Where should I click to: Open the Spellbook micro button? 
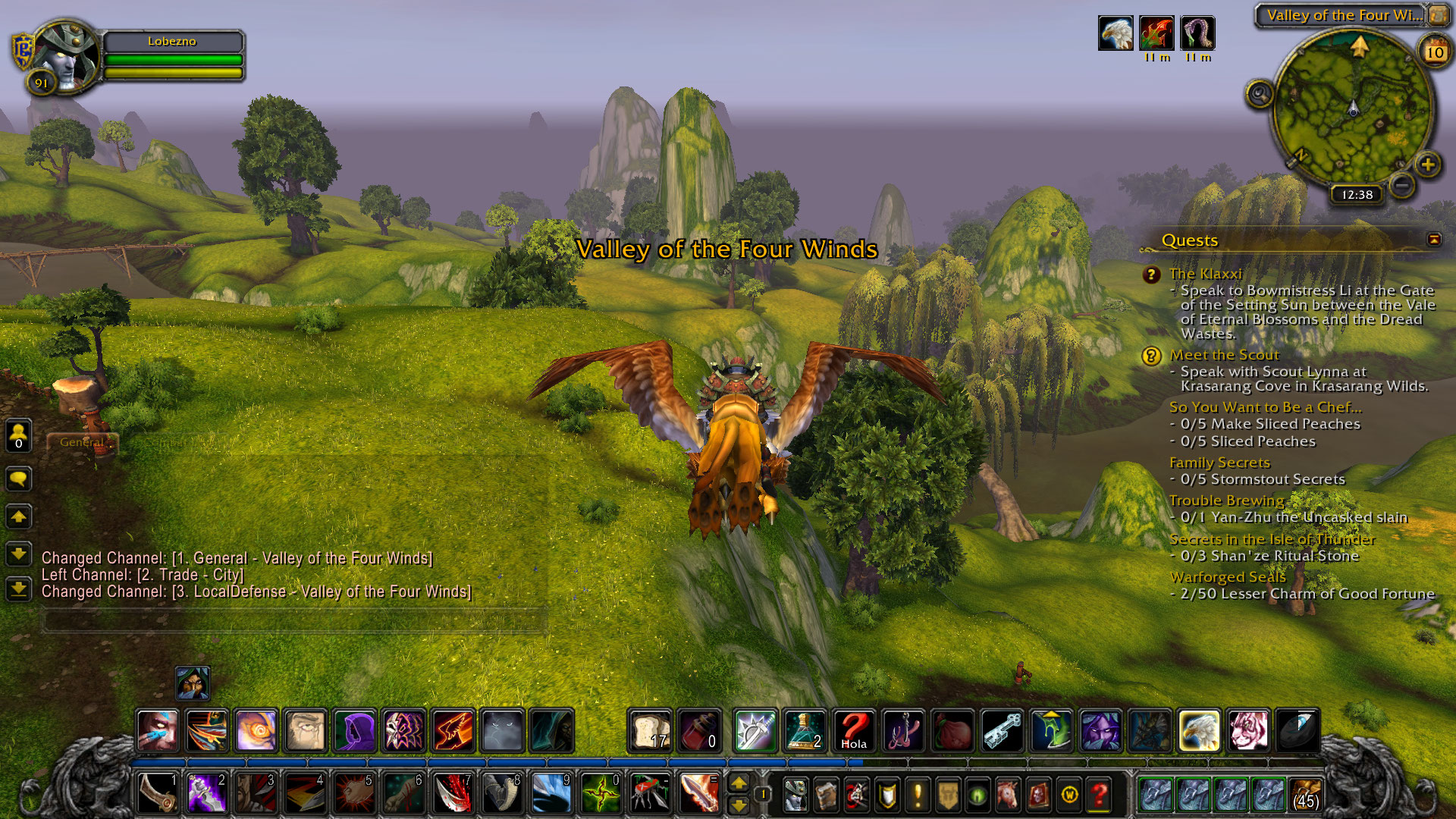pos(826,795)
